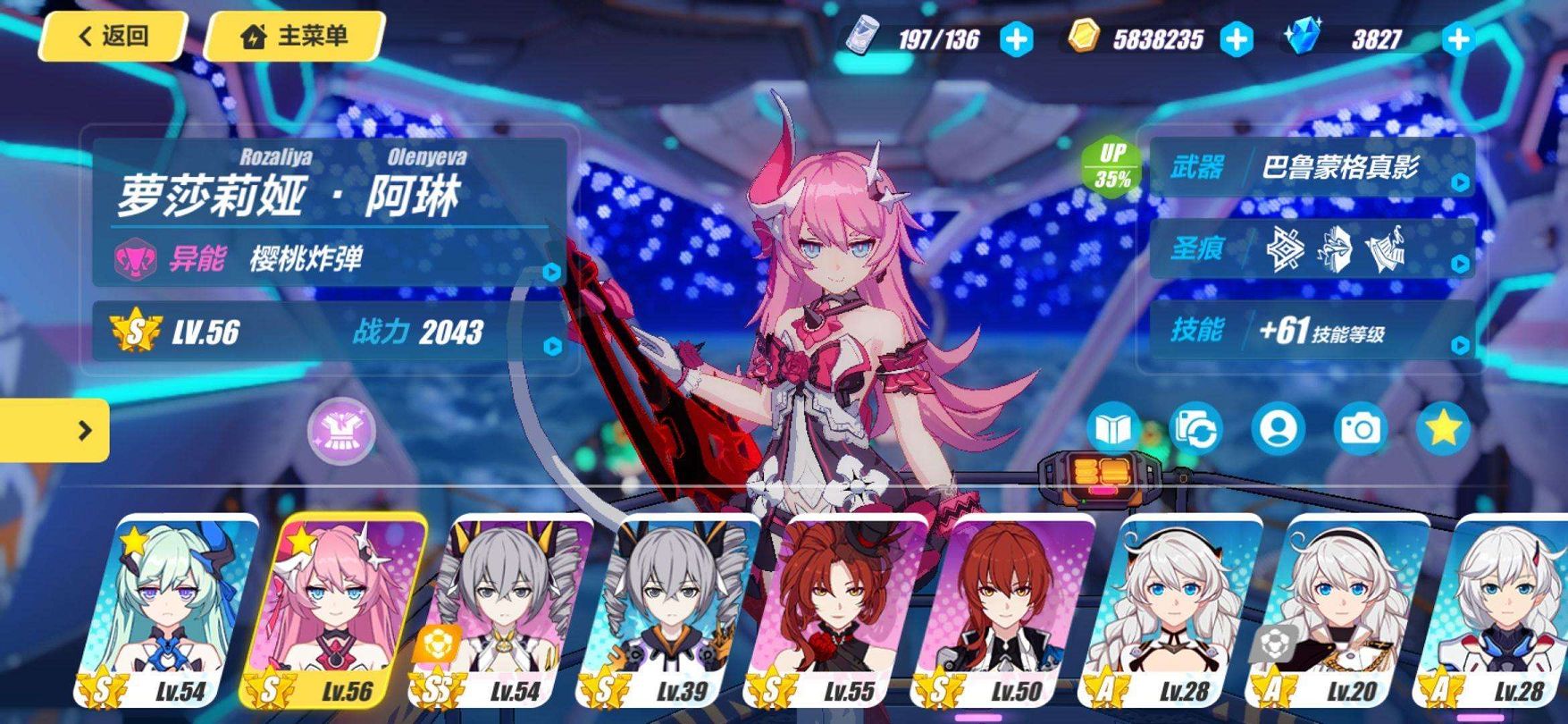
Task: Expand the yellow side arrow tab
Action: tap(55, 431)
